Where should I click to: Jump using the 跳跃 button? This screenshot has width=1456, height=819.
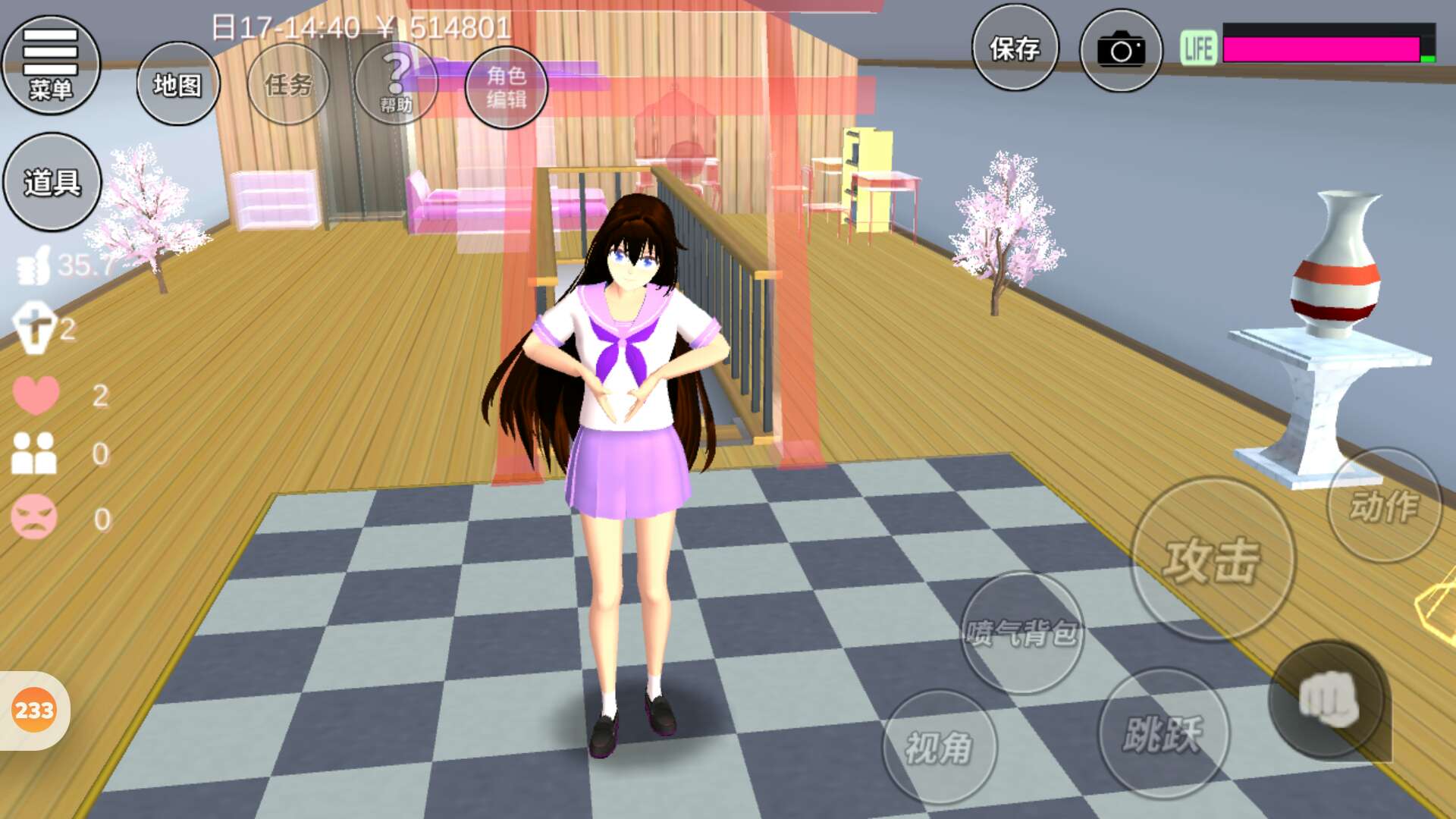tap(1163, 733)
